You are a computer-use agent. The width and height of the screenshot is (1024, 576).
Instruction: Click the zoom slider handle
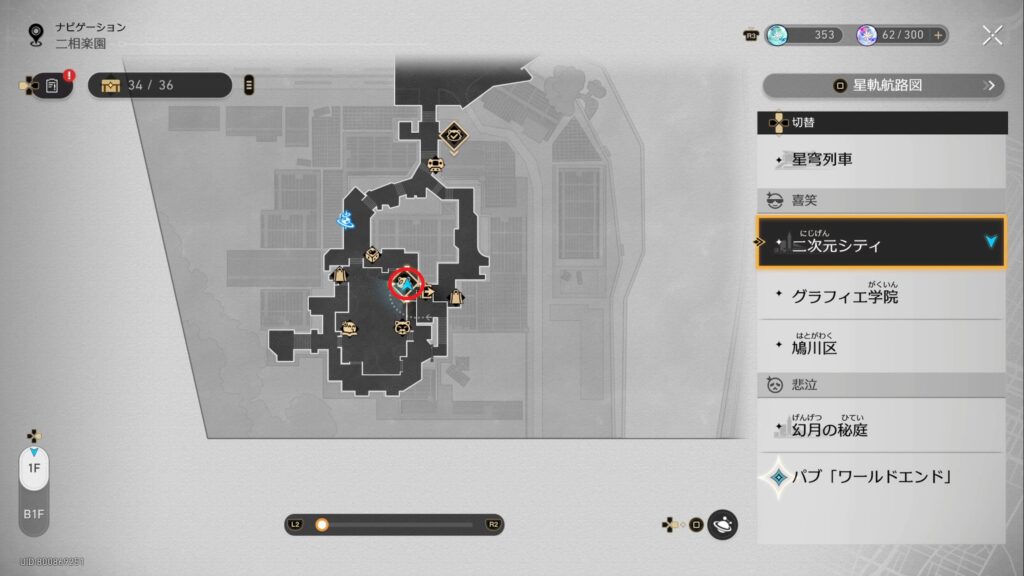click(x=322, y=524)
